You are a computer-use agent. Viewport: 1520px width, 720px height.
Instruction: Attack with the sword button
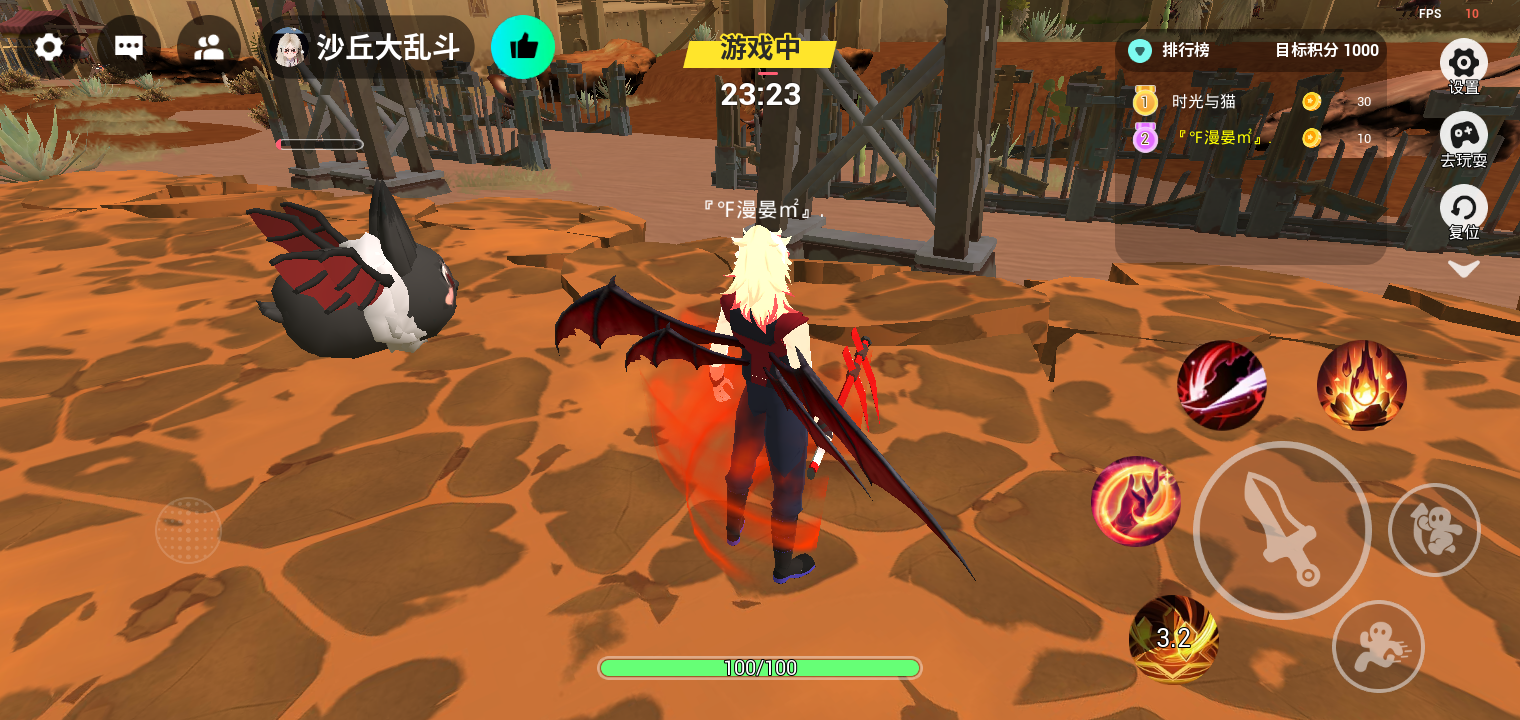tap(1282, 530)
